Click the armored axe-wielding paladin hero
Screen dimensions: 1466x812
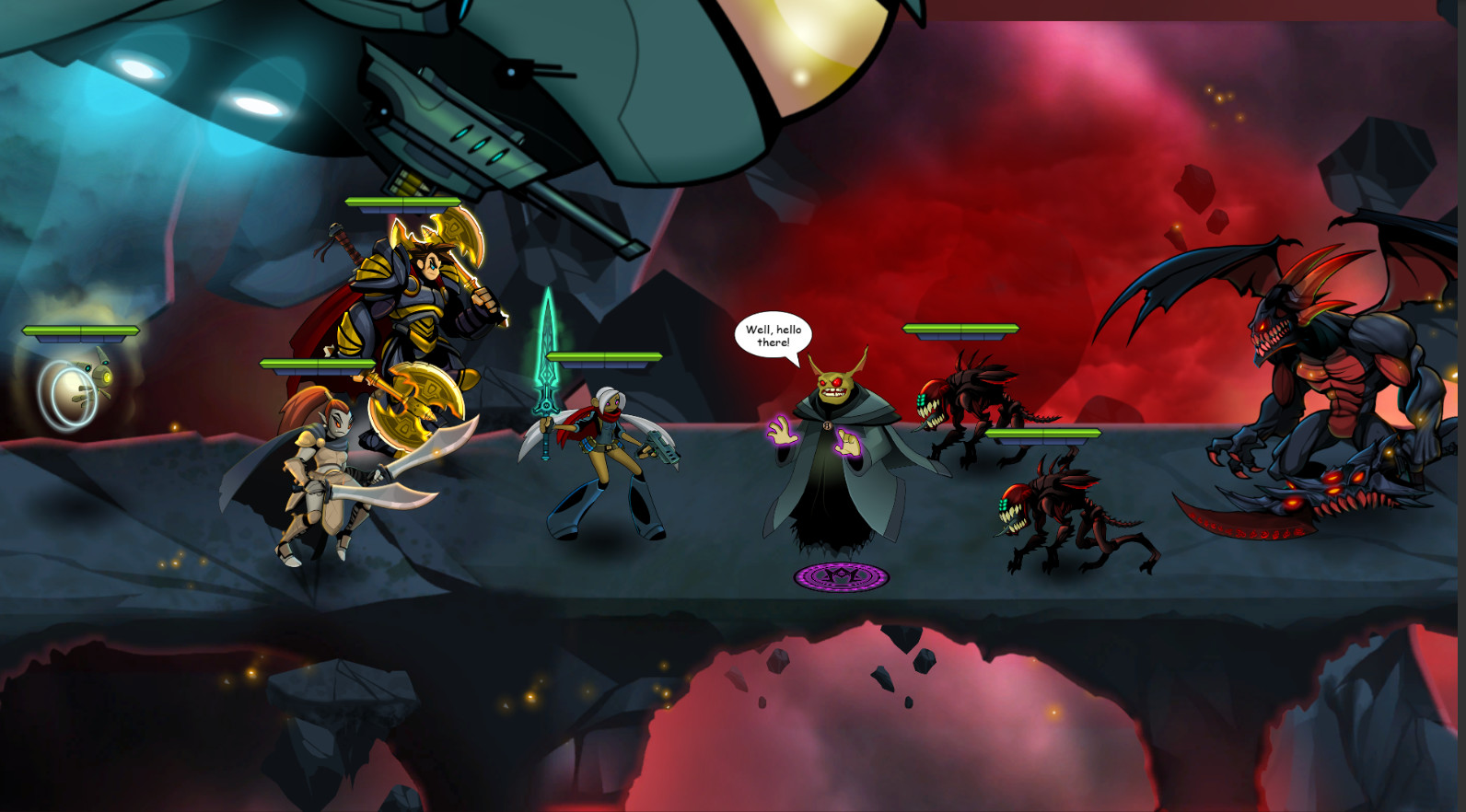click(x=414, y=304)
